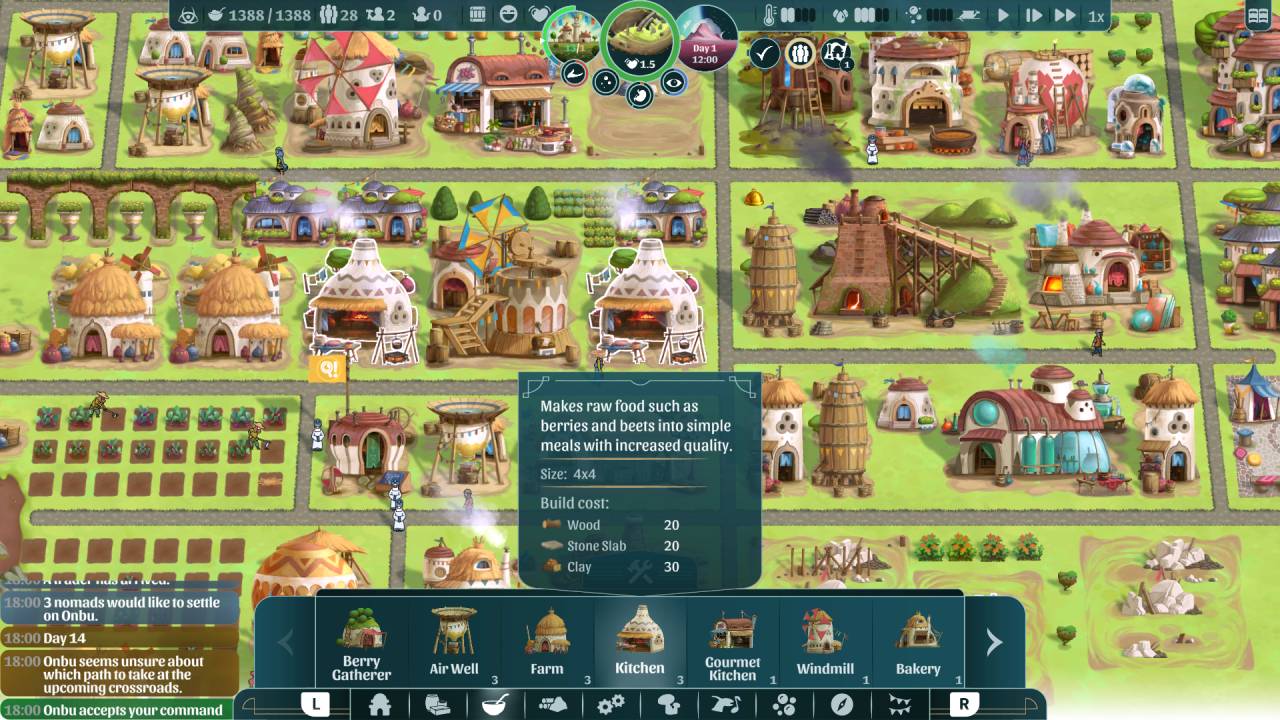Open the Onbu care category with whale icon
Viewport: 1280px width, 720px height.
click(x=727, y=707)
